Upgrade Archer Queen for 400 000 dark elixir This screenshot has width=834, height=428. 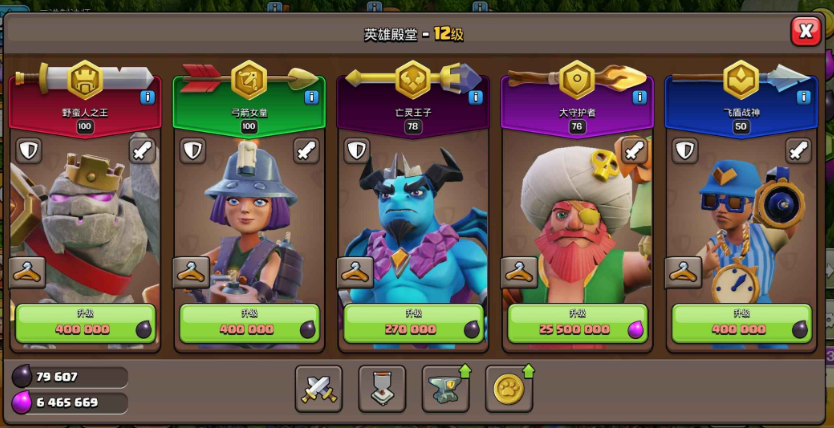pos(250,324)
